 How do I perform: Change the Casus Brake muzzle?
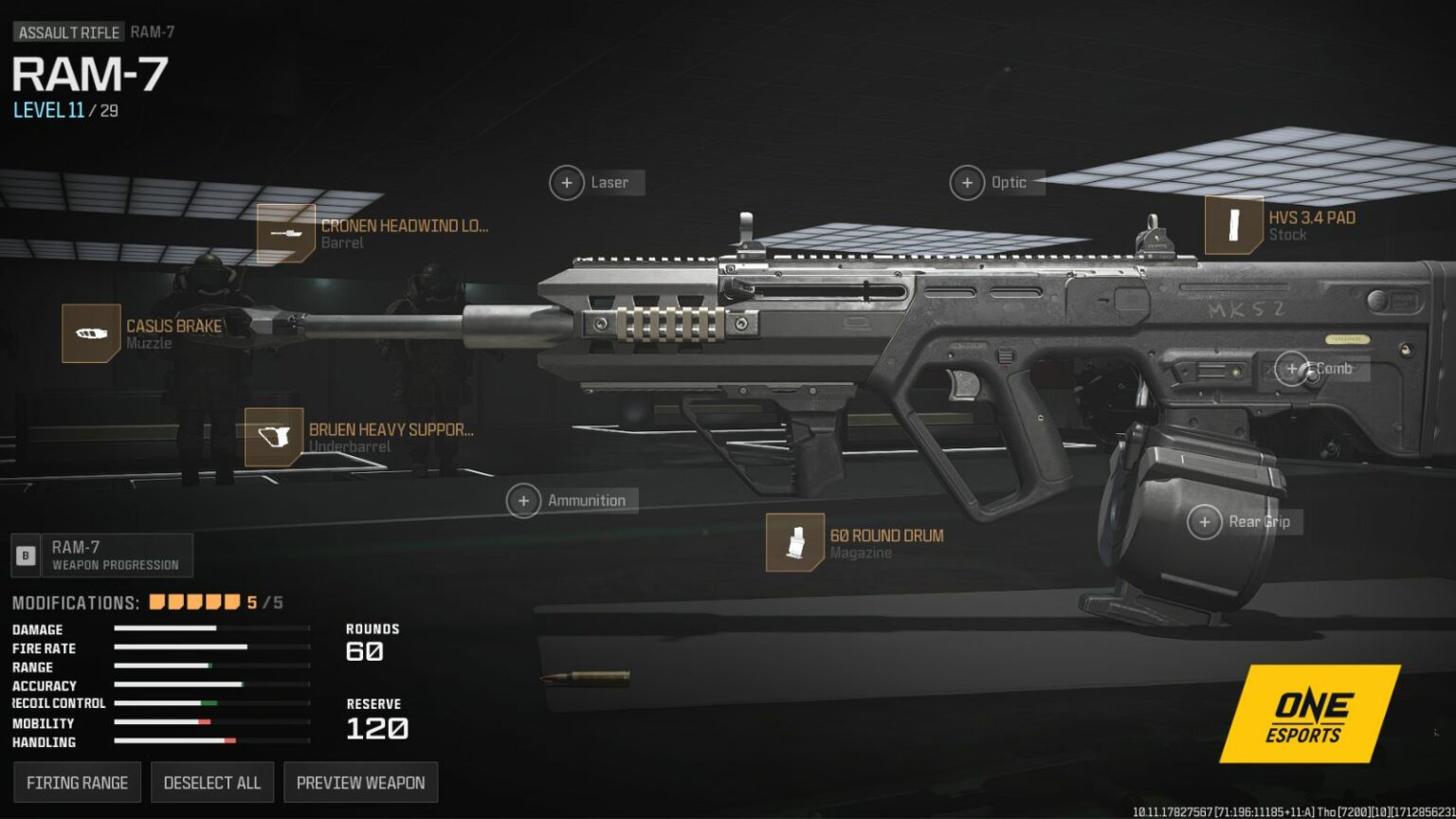pyautogui.click(x=91, y=334)
